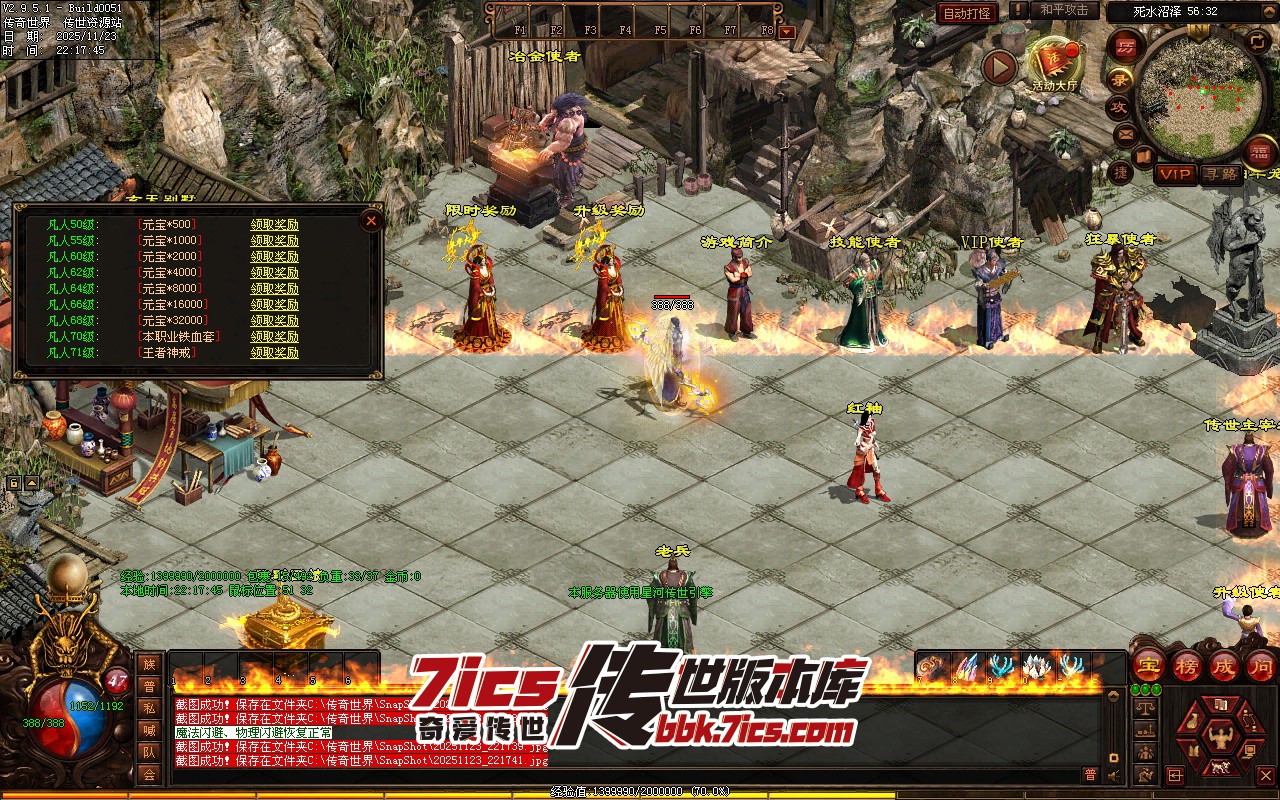Open the VIP panel

pos(1175,174)
